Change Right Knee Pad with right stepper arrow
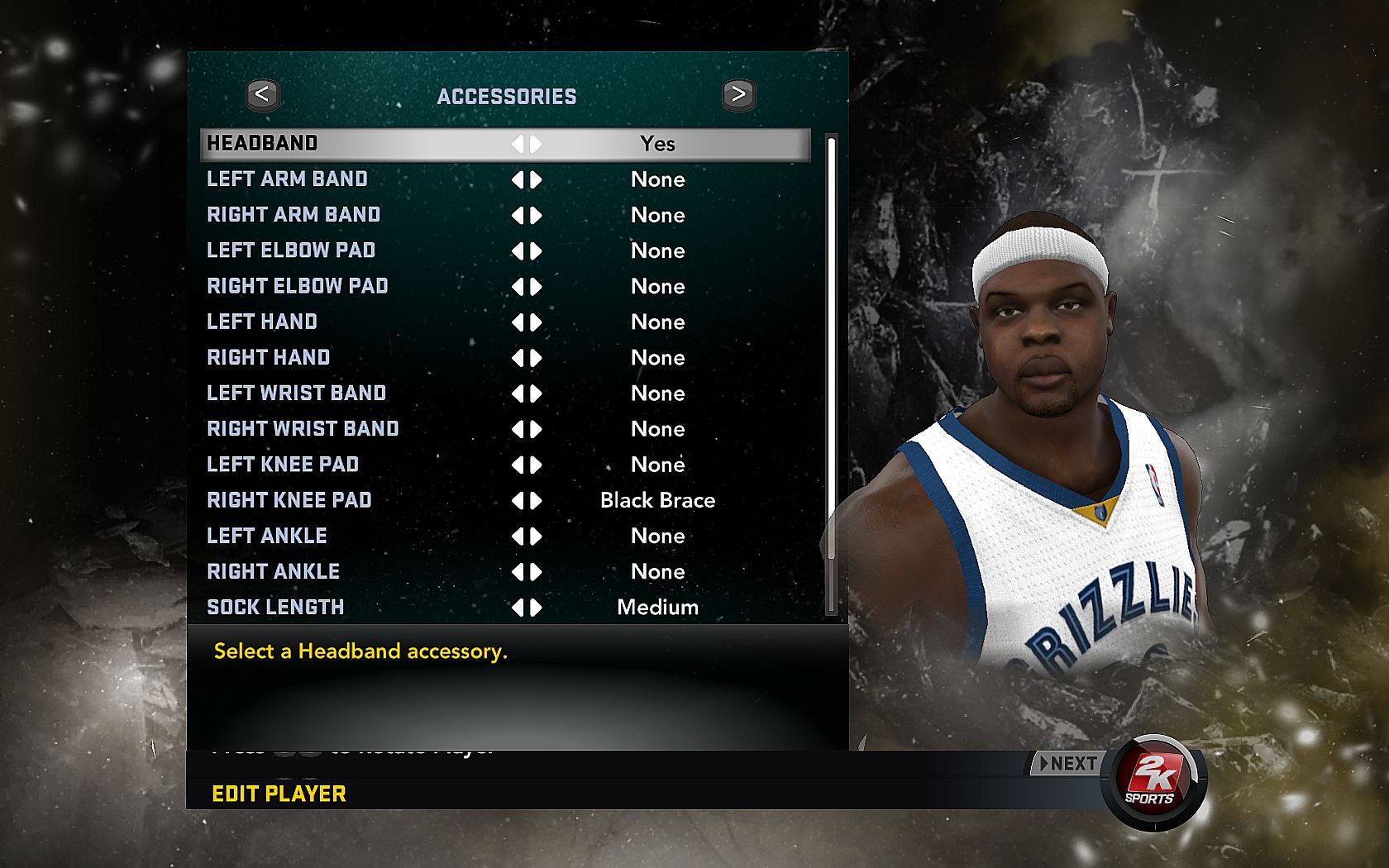1389x868 pixels. click(x=537, y=500)
